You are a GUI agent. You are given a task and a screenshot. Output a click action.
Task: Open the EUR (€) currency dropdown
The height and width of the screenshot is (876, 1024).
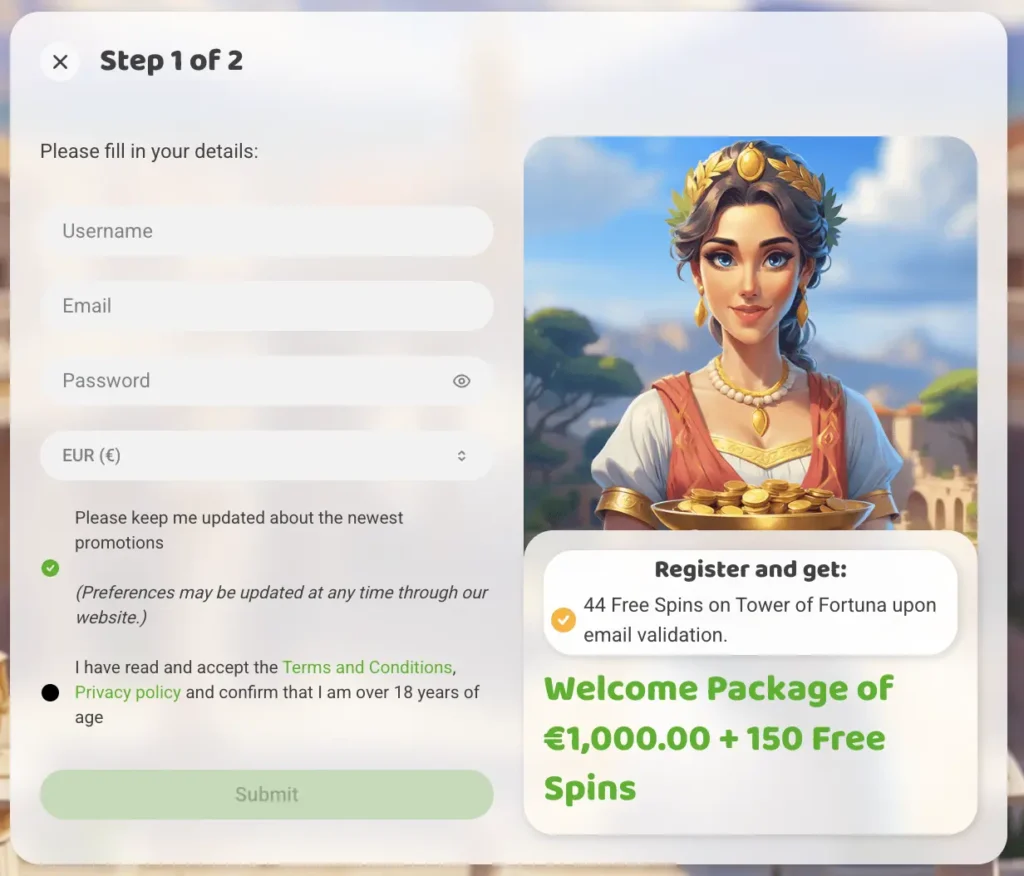tap(266, 456)
